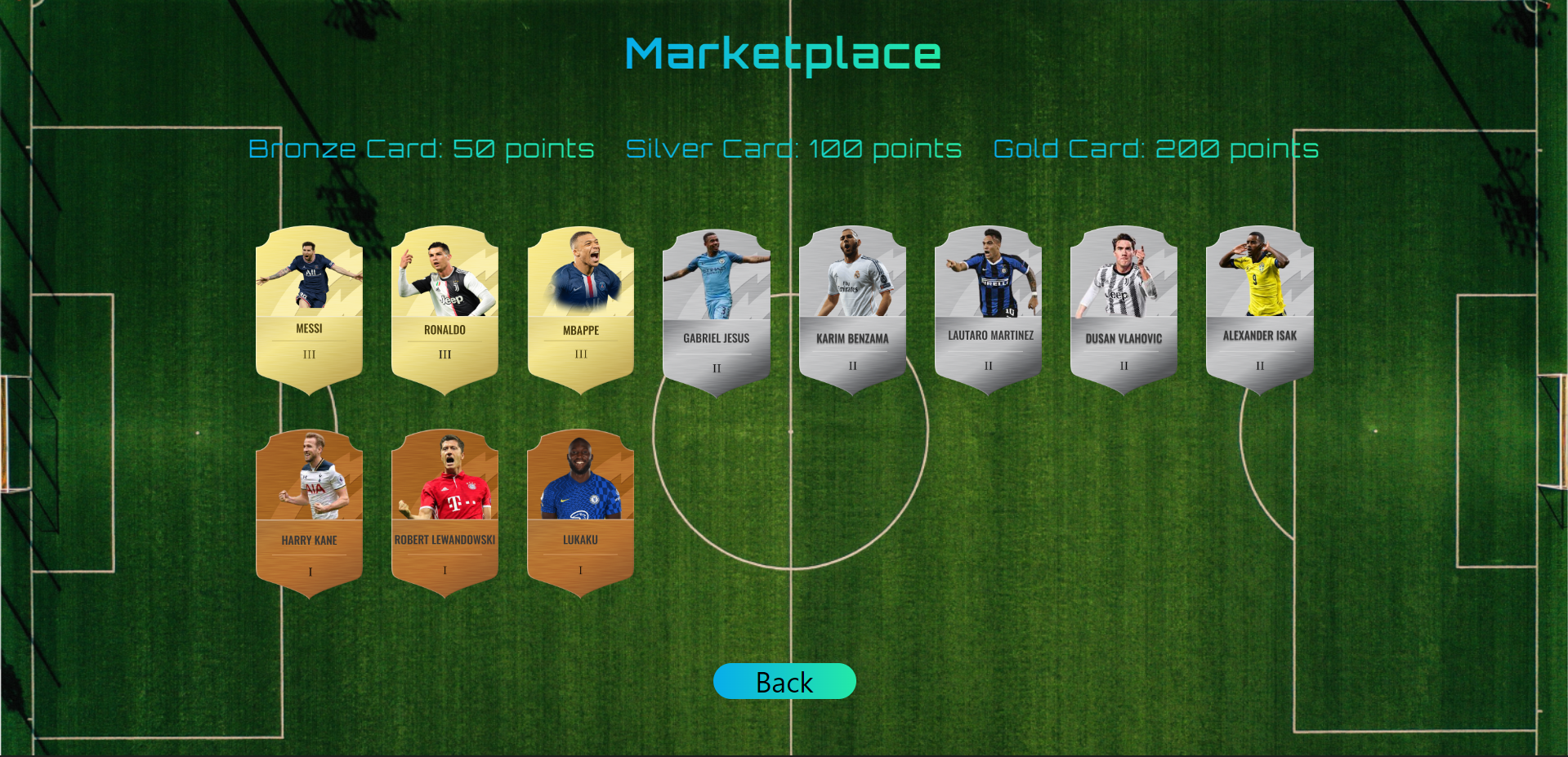Pick the silver Lautaro Martinez card
The image size is (1568, 757).
pyautogui.click(x=989, y=310)
